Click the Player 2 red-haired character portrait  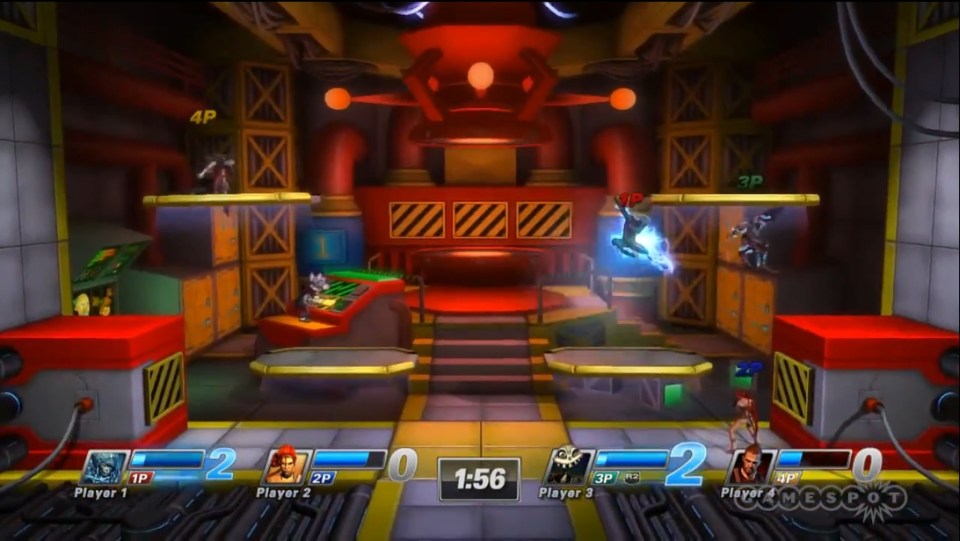(x=285, y=467)
